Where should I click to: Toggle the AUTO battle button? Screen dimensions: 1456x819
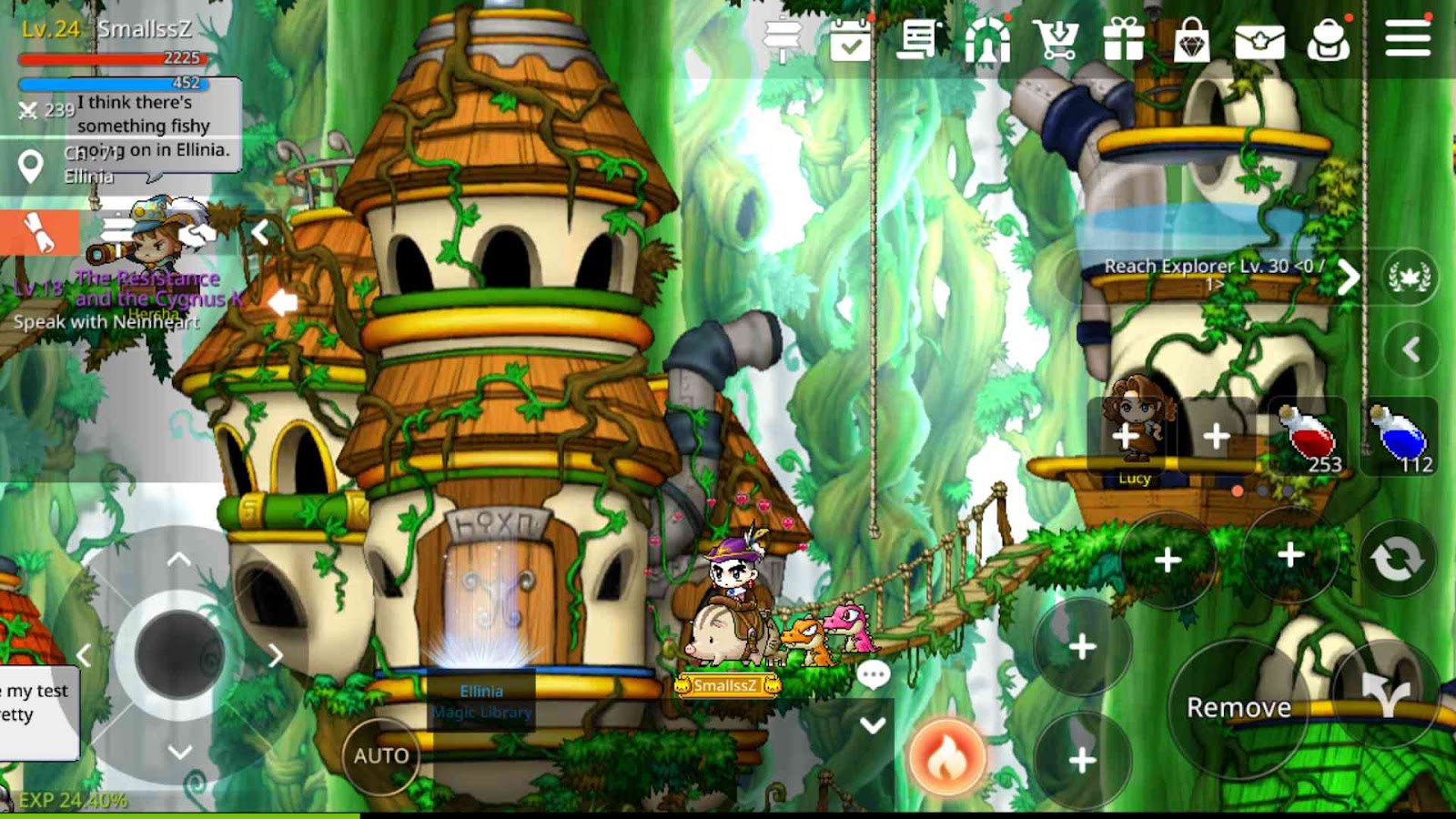click(381, 755)
